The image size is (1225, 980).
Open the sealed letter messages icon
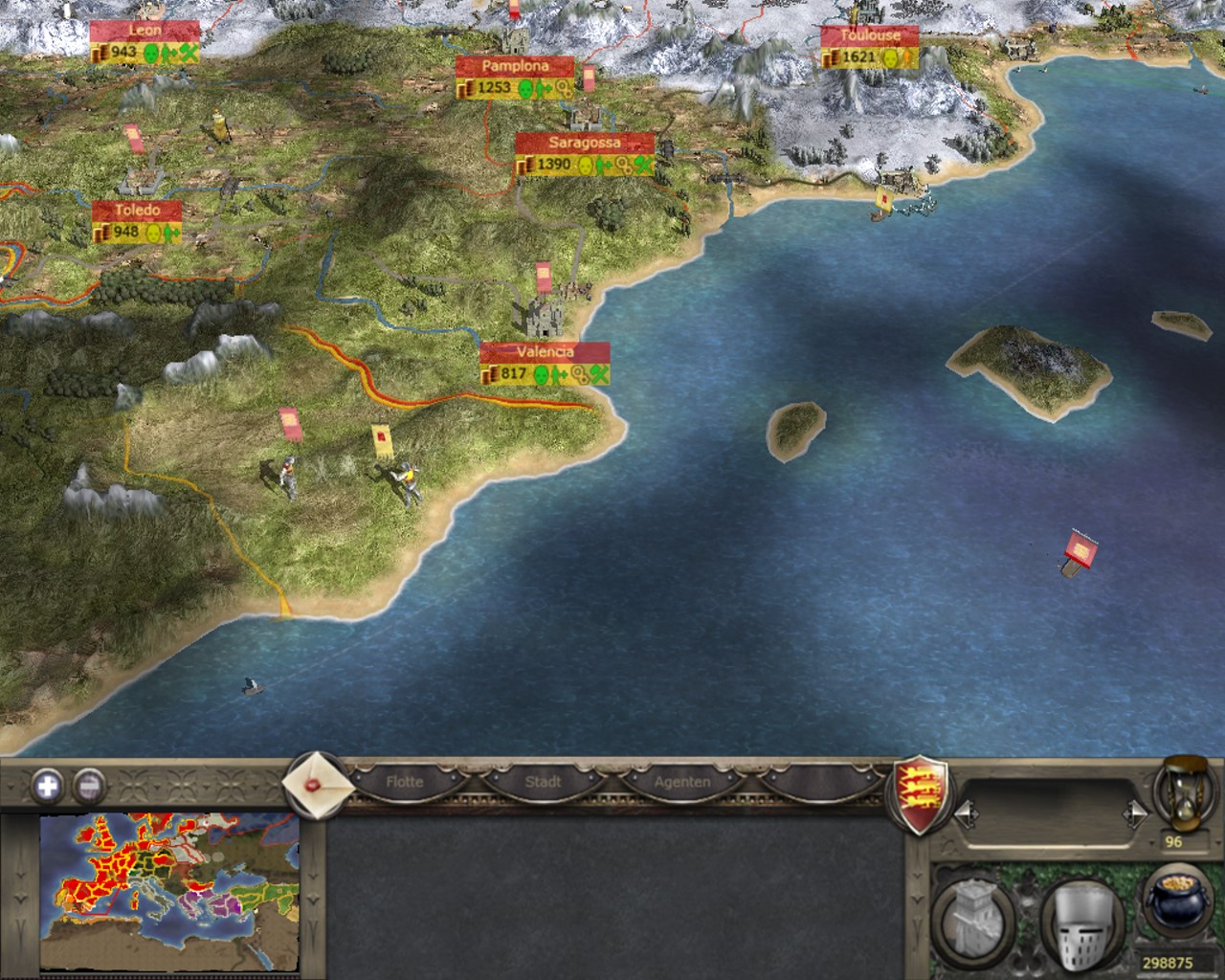pyautogui.click(x=313, y=782)
